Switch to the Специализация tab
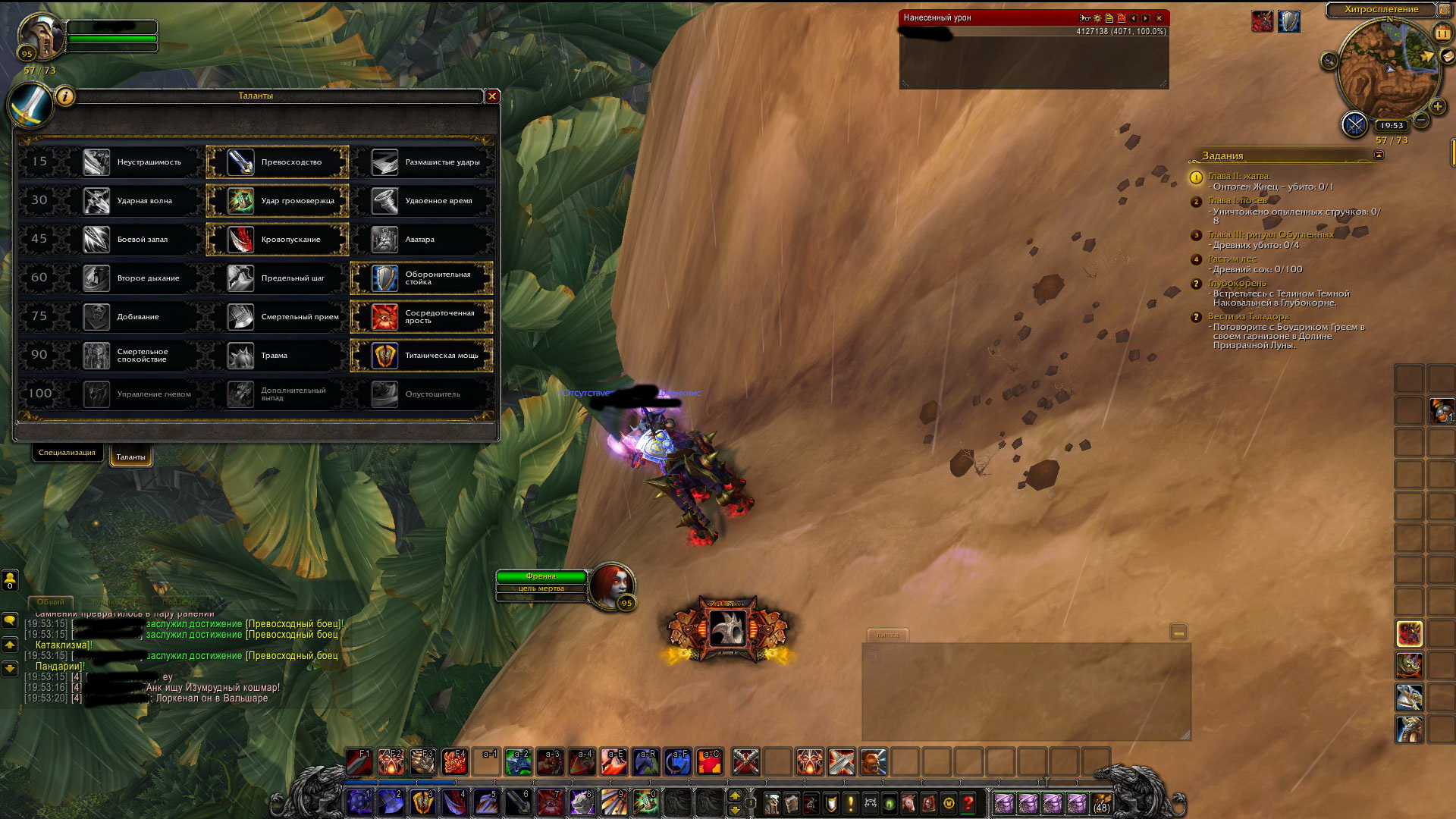 point(67,453)
